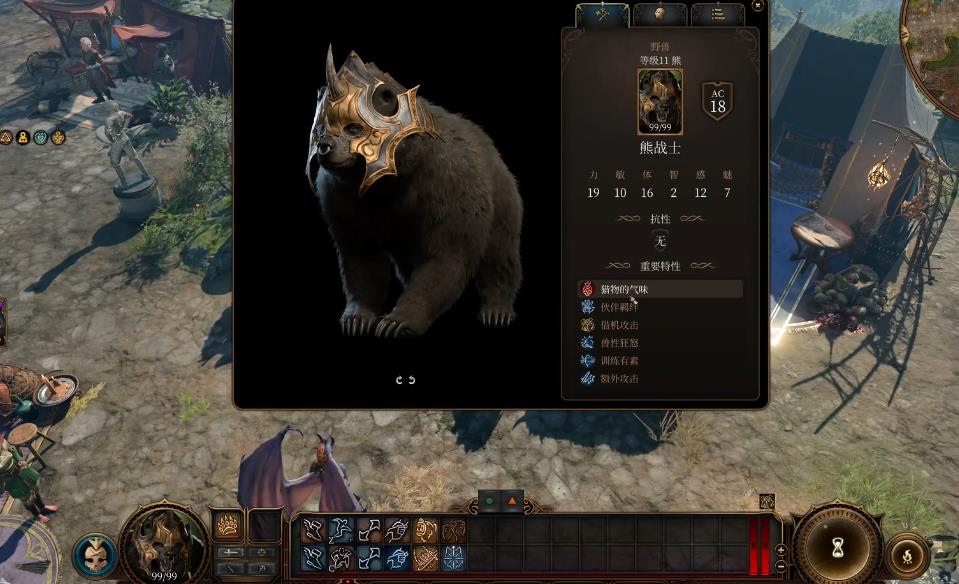The width and height of the screenshot is (959, 584).
Task: Add a hotbar row with the plus button
Action: coord(781,551)
